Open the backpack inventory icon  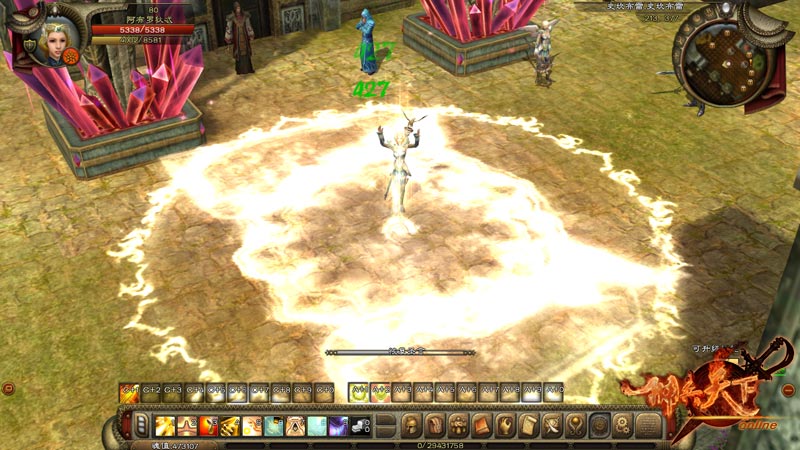click(435, 425)
